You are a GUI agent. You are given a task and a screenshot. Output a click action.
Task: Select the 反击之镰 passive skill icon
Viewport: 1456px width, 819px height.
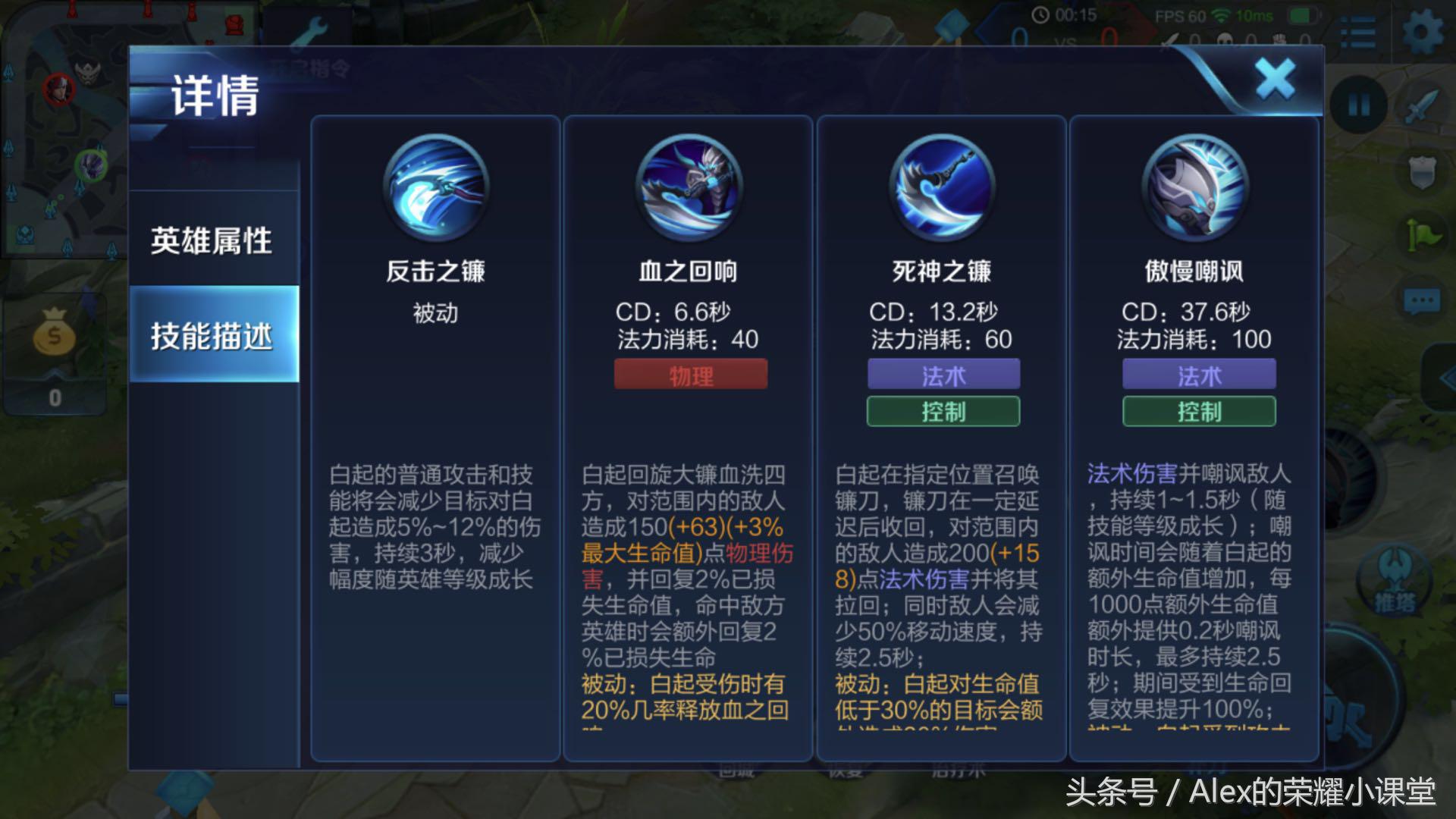[x=435, y=190]
